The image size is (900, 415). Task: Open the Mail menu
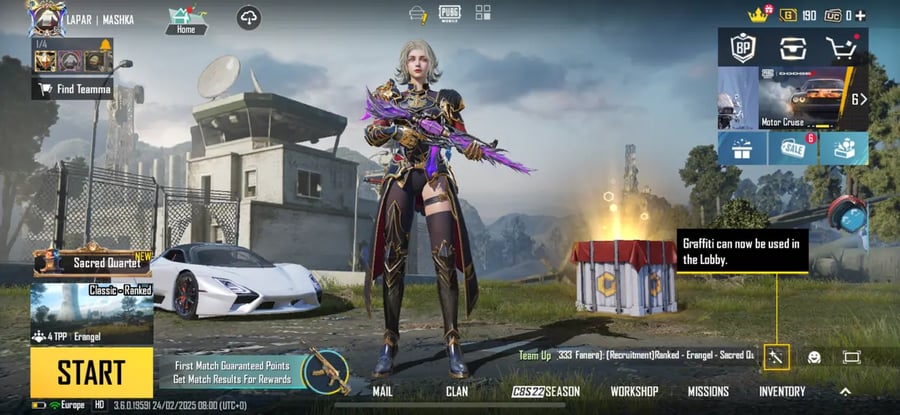tap(382, 391)
